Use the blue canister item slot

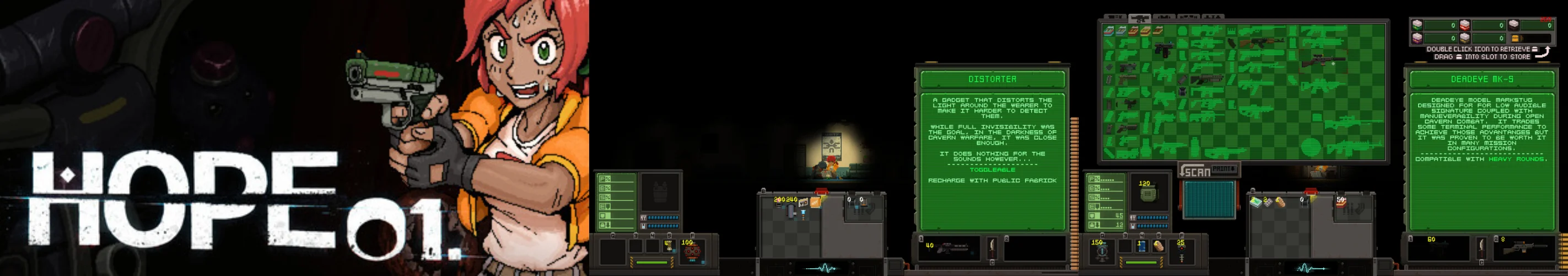(x=1141, y=247)
